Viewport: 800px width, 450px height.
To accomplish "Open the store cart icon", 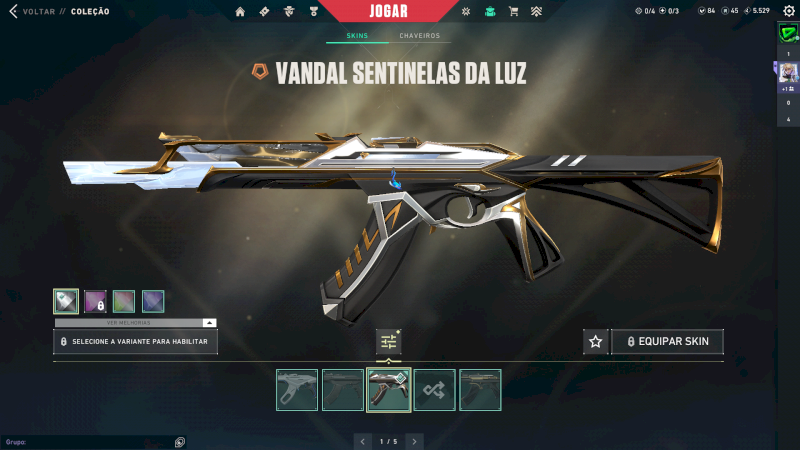I will 513,12.
